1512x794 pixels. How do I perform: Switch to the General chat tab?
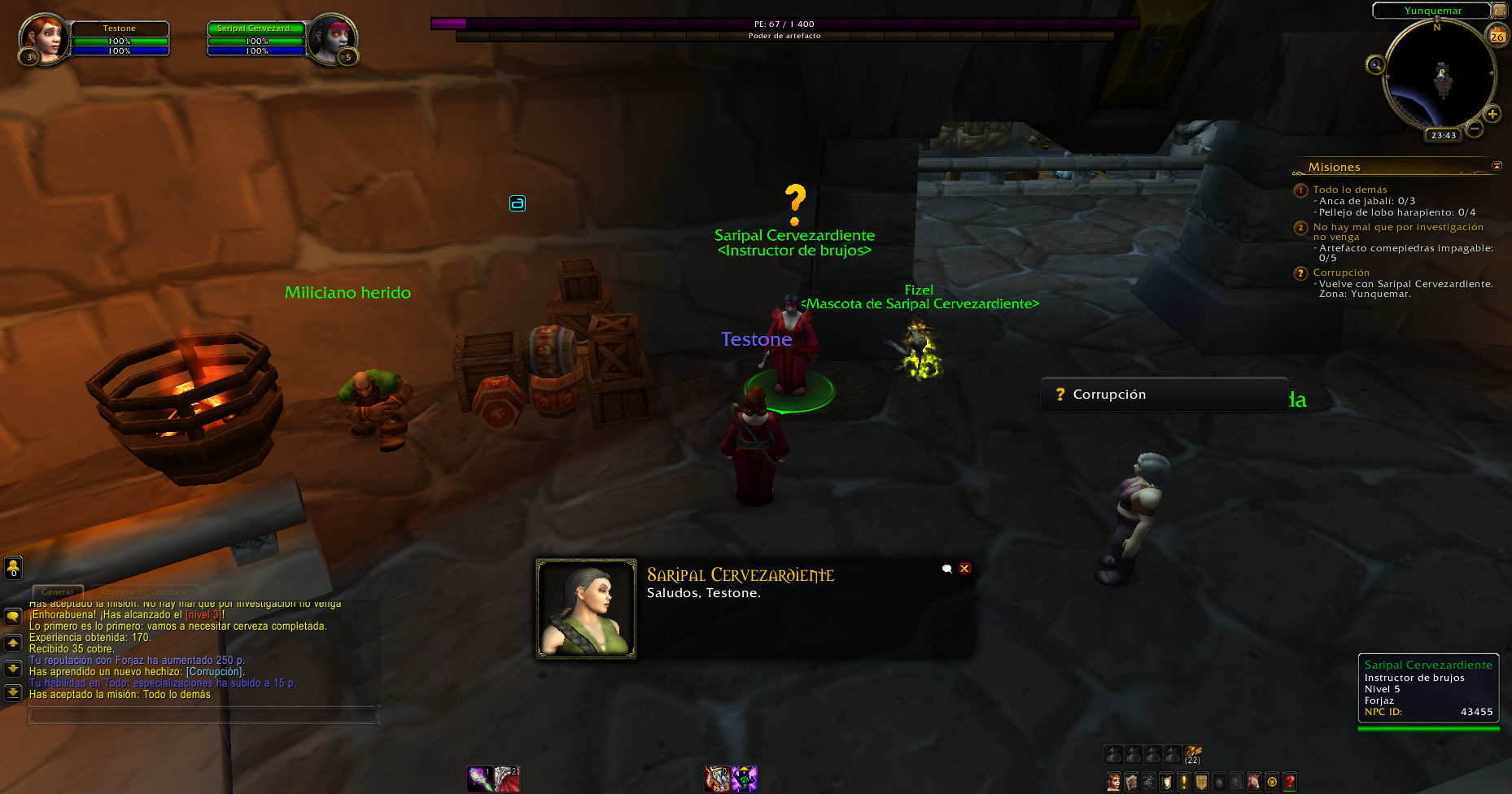pyautogui.click(x=57, y=591)
